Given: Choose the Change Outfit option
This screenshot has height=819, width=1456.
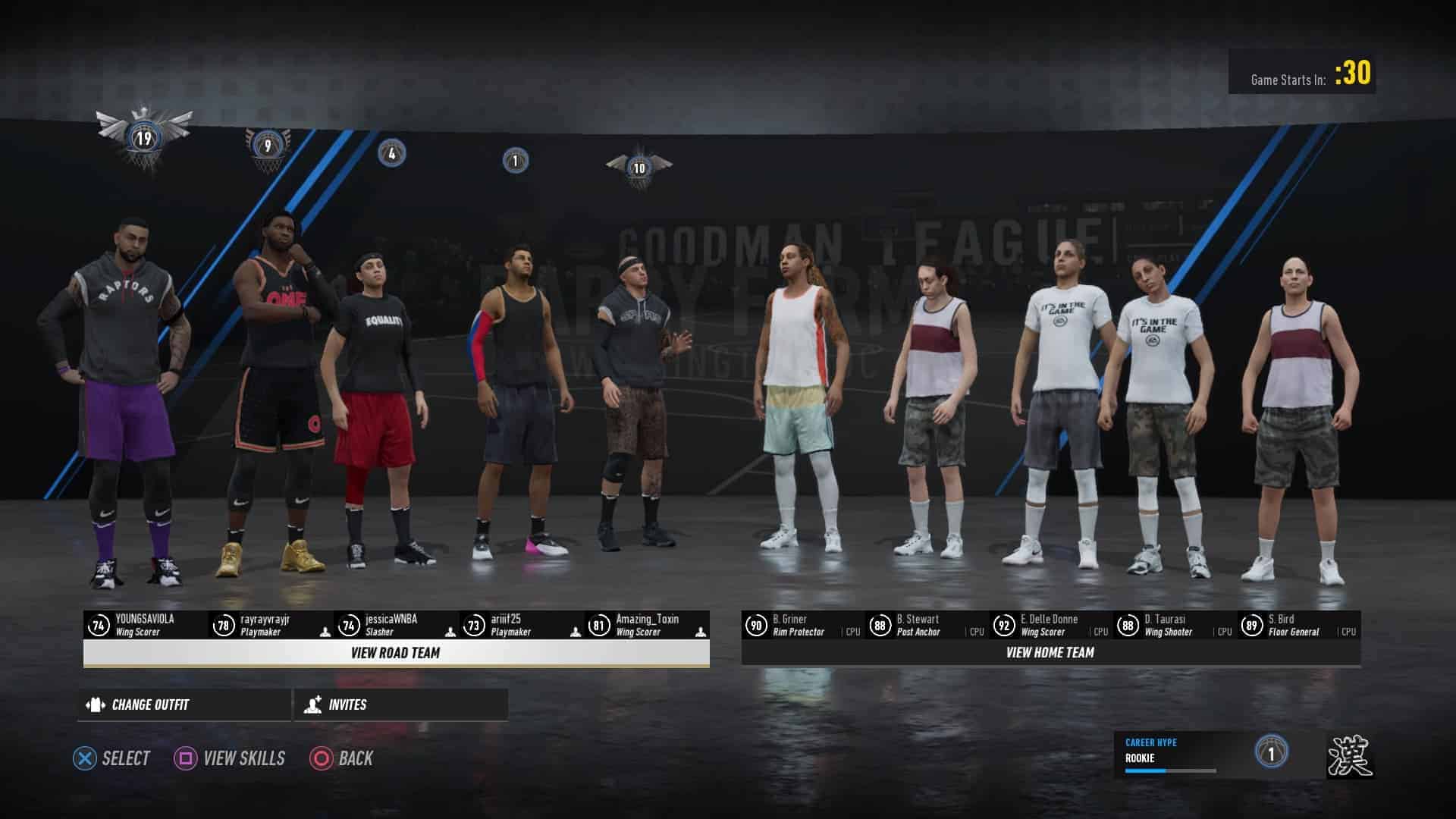Looking at the screenshot, I should point(184,704).
